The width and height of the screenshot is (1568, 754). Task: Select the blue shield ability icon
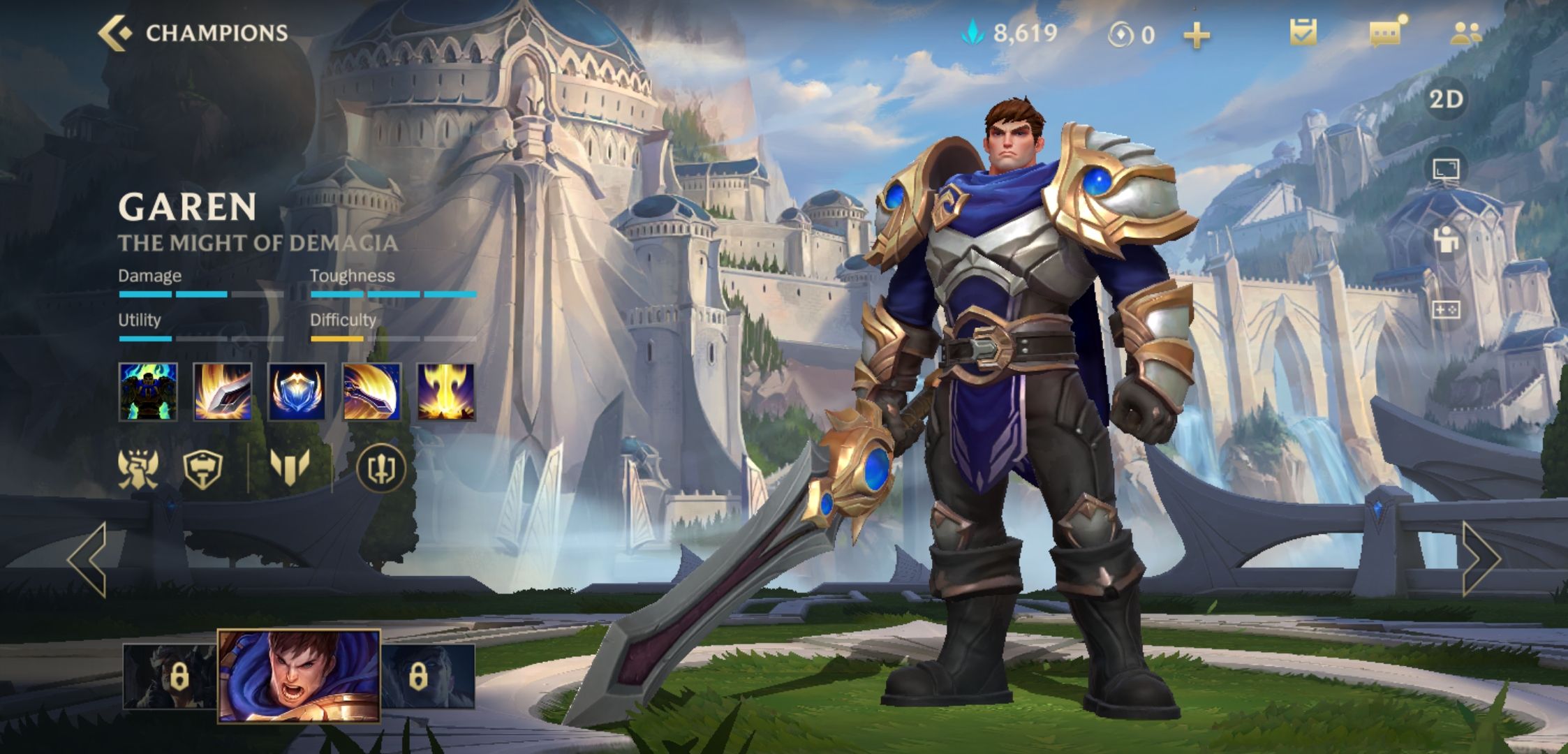(297, 392)
